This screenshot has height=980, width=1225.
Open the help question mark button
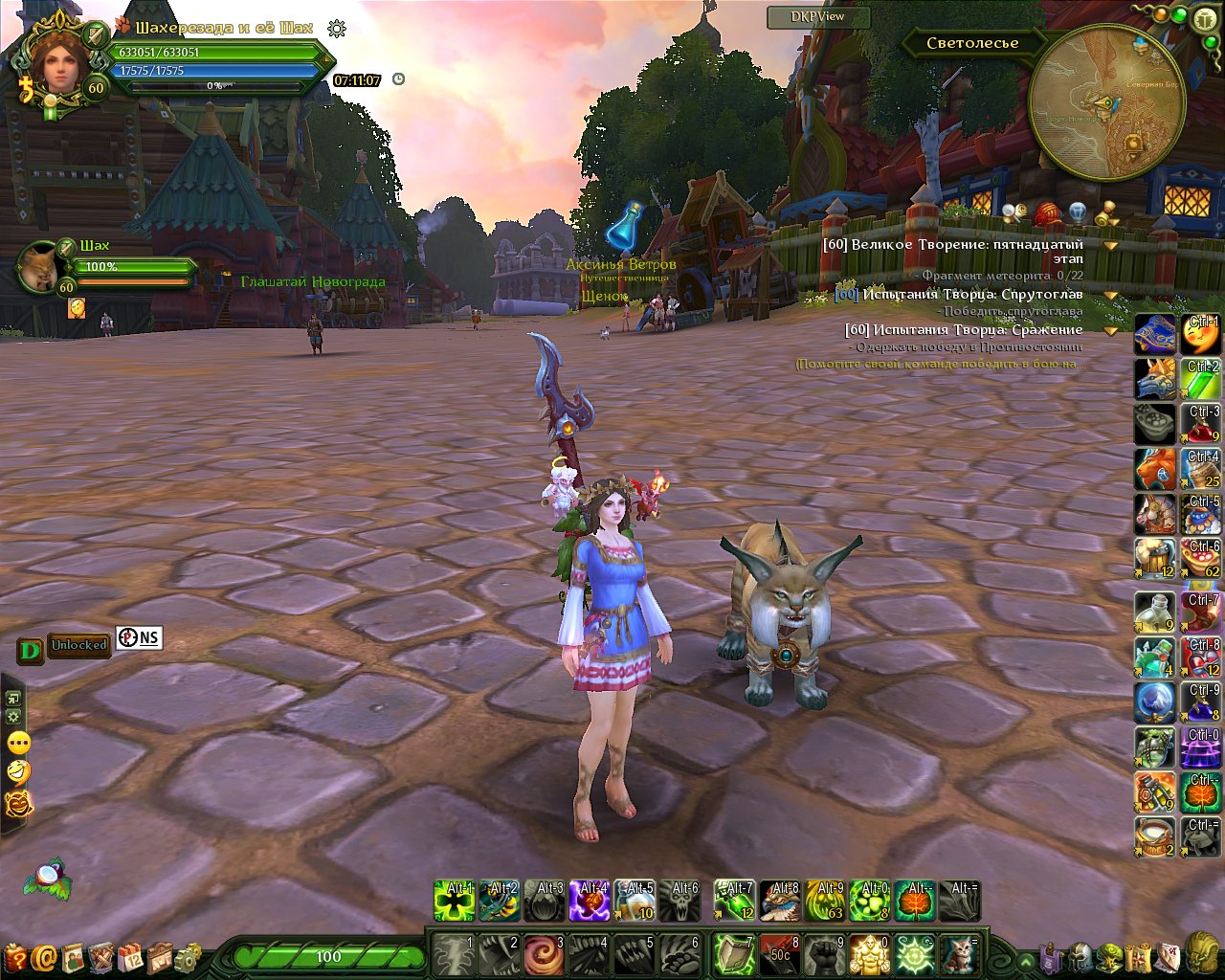point(15,957)
